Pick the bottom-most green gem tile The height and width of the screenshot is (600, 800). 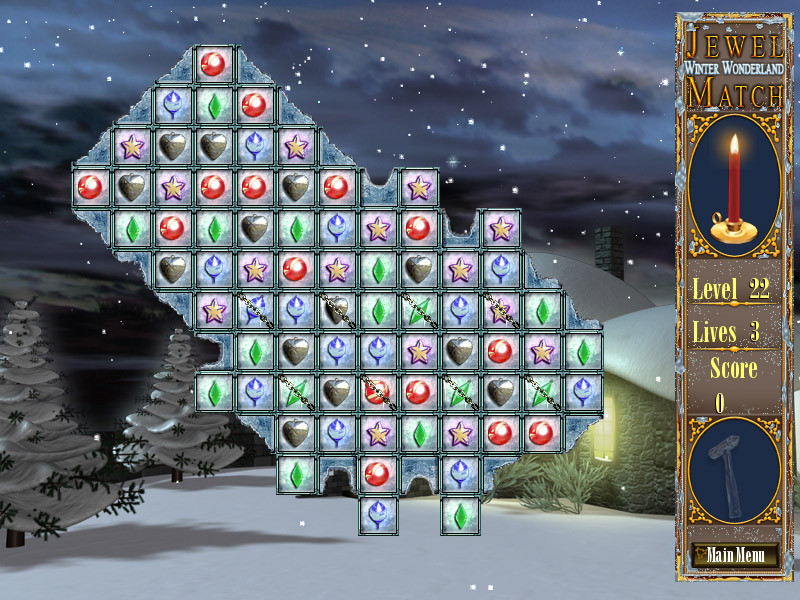pos(459,515)
